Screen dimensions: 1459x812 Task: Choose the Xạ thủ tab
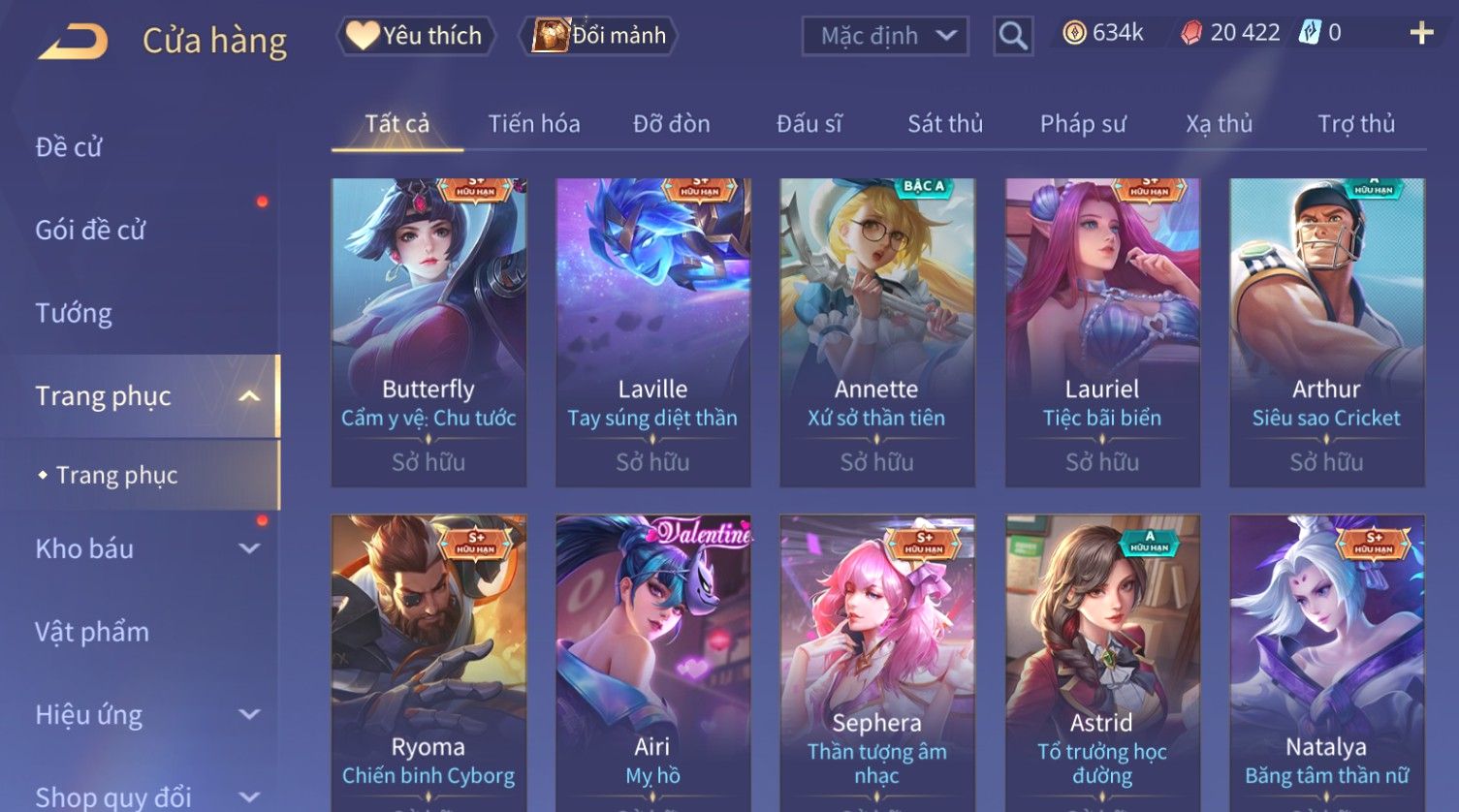1220,124
